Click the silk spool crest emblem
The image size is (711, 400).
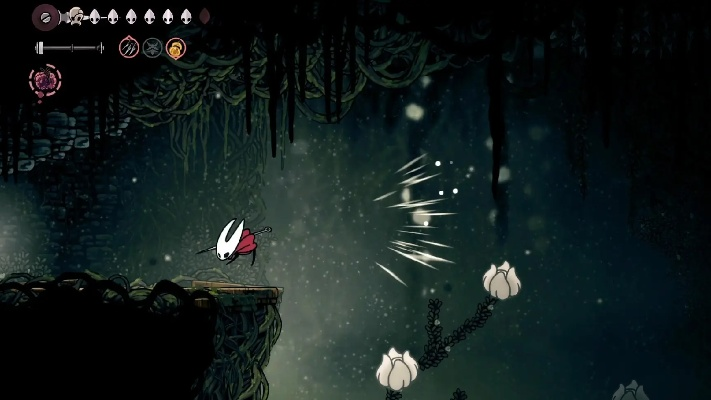point(46,16)
